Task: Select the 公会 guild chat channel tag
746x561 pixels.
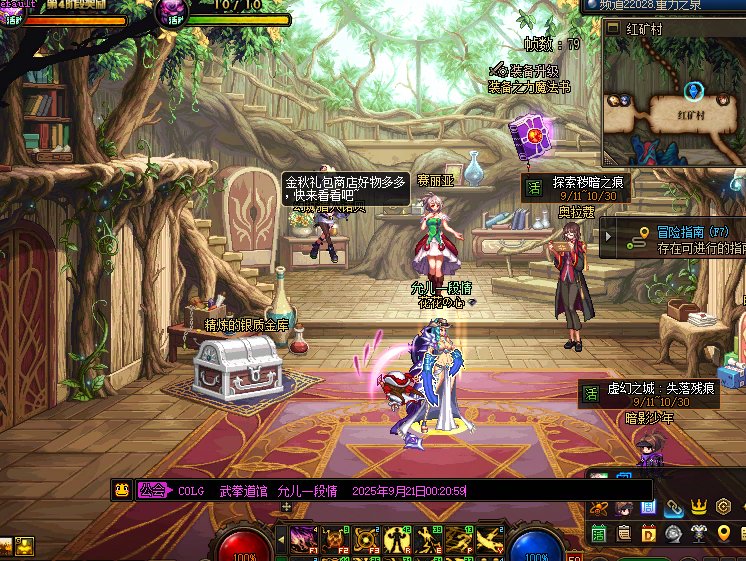Action: 152,490
